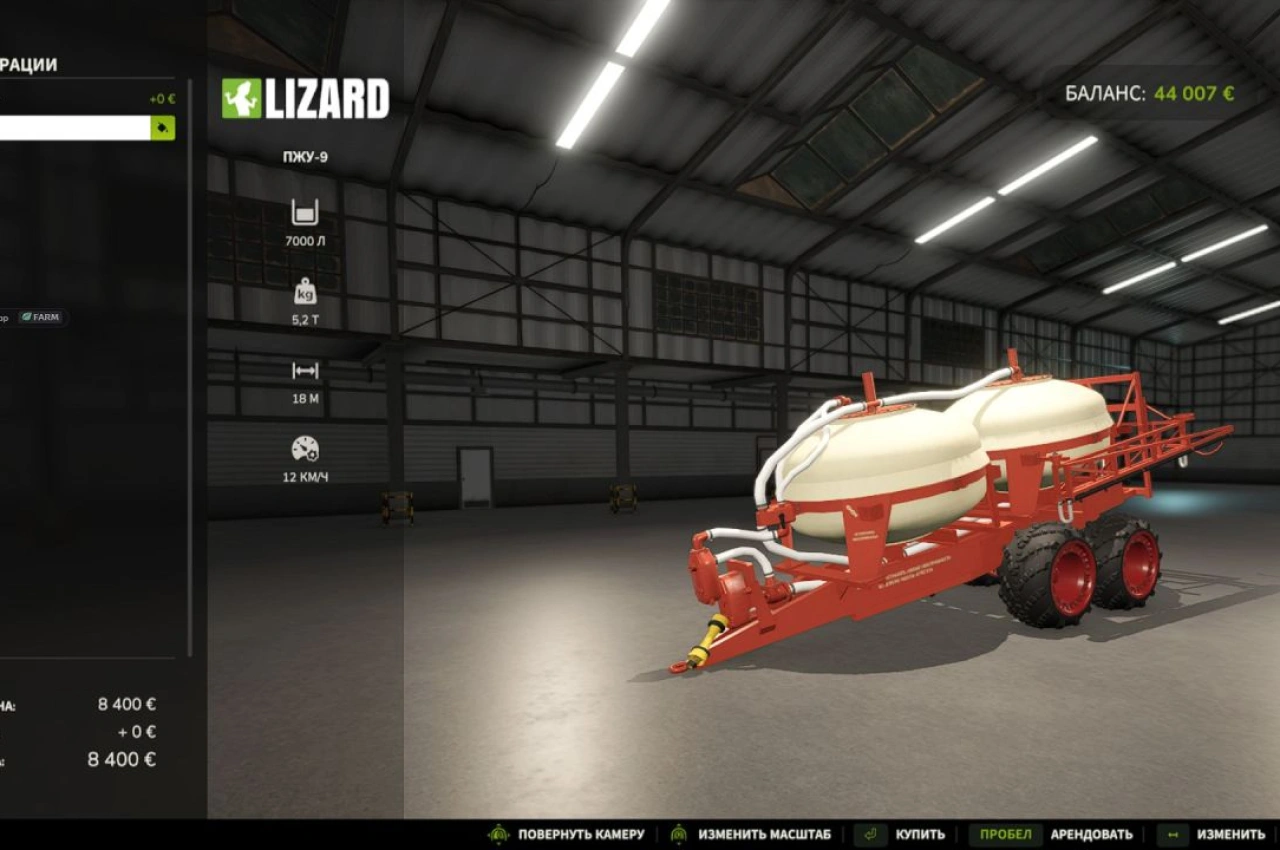
Task: Click the speed gauge icon above «12 КМ/Ч»
Action: click(x=303, y=449)
